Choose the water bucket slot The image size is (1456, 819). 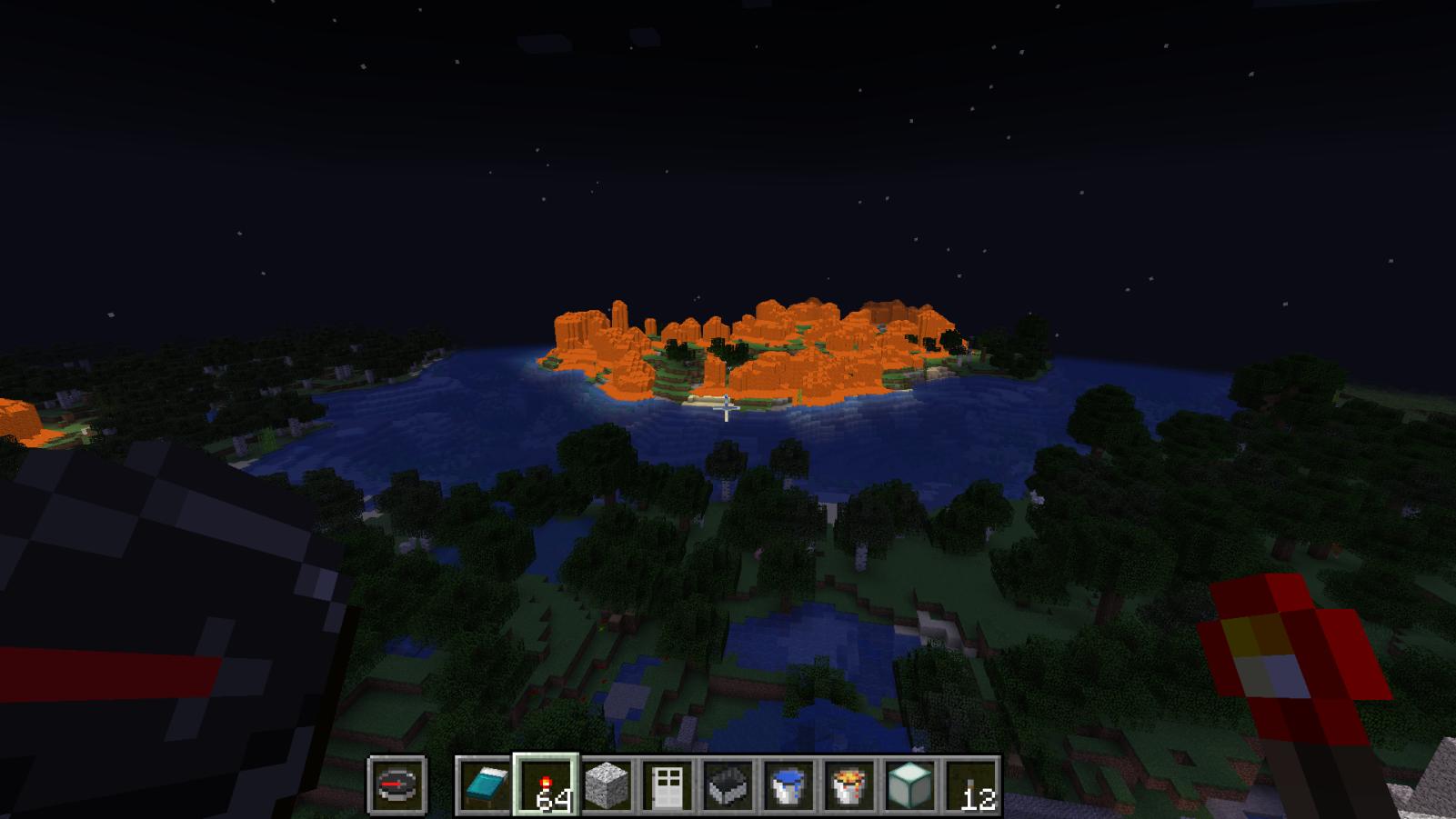(x=788, y=784)
